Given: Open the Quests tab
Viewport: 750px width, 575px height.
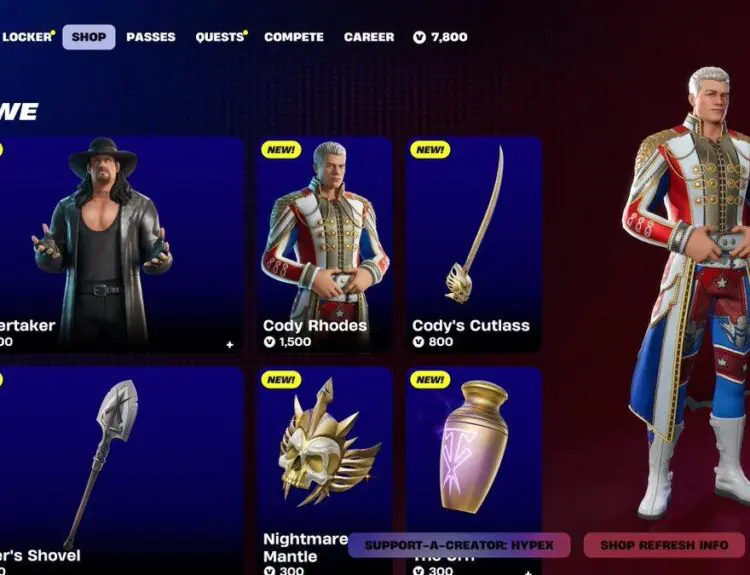Looking at the screenshot, I should pyautogui.click(x=220, y=37).
